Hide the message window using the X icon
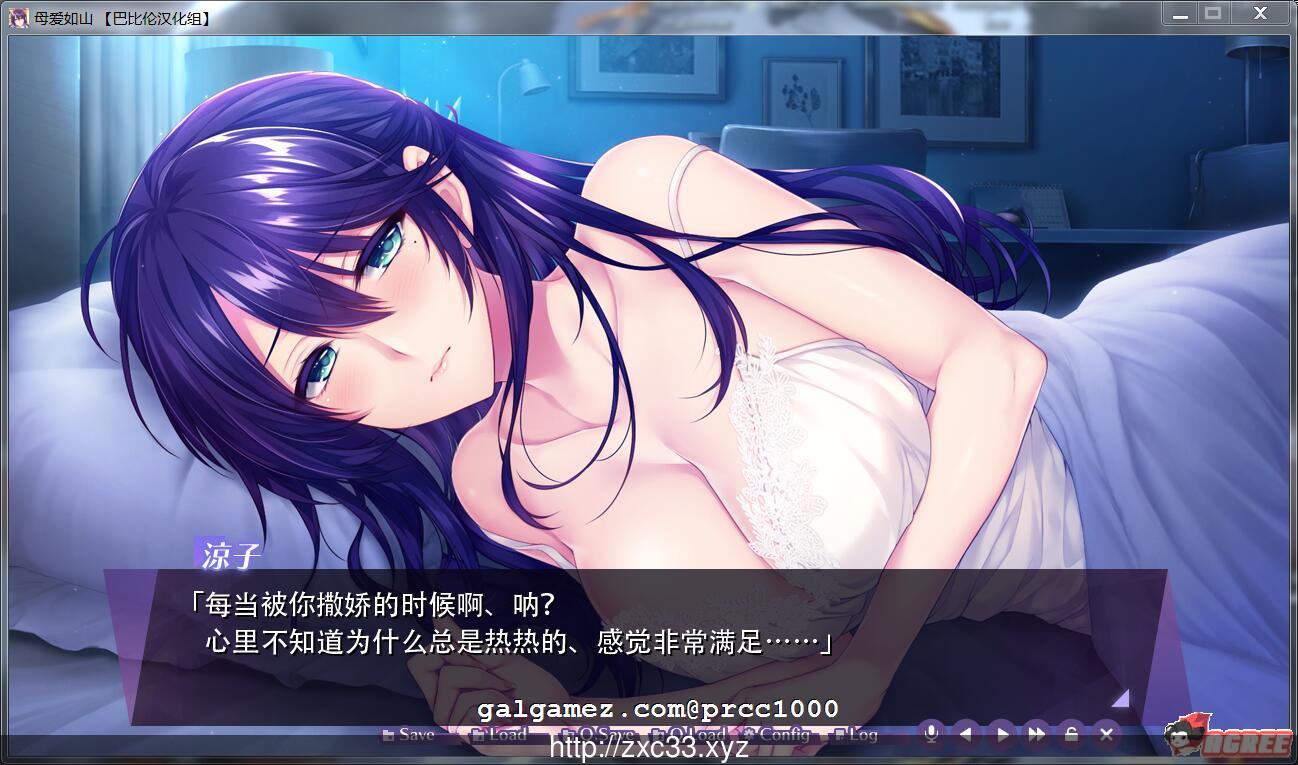 [x=1105, y=734]
